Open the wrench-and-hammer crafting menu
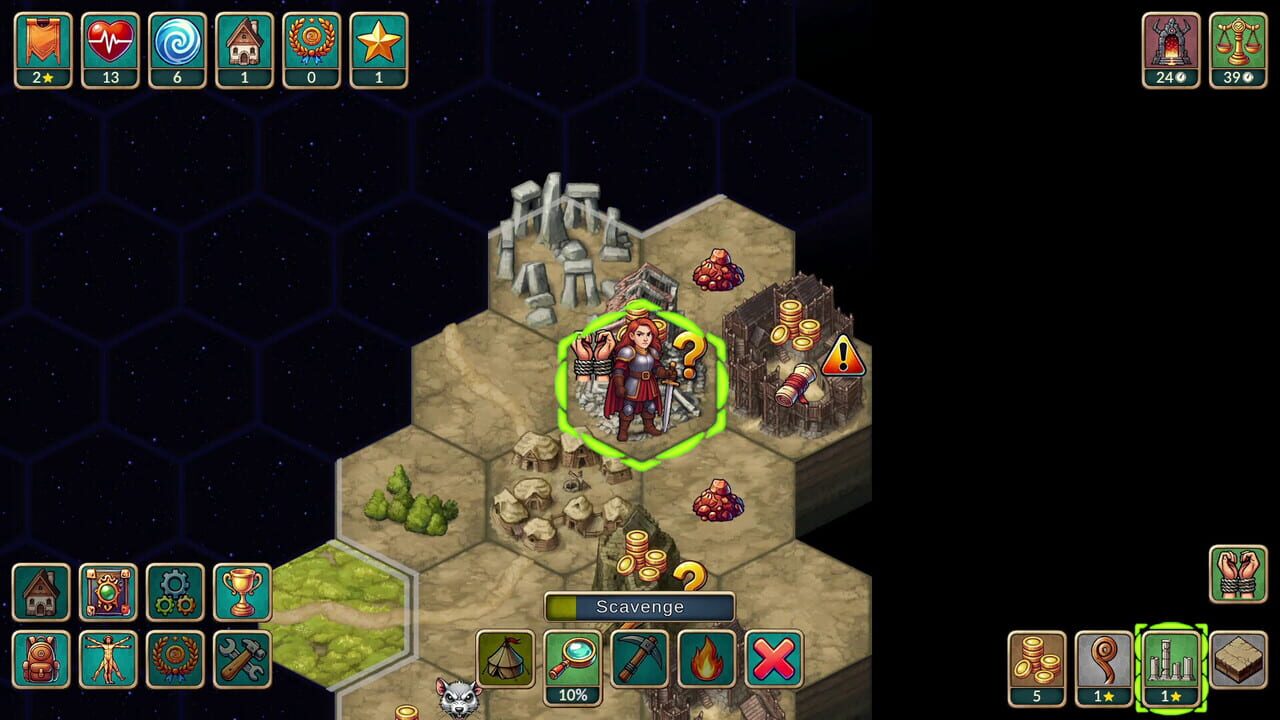This screenshot has width=1280, height=720. [241, 660]
